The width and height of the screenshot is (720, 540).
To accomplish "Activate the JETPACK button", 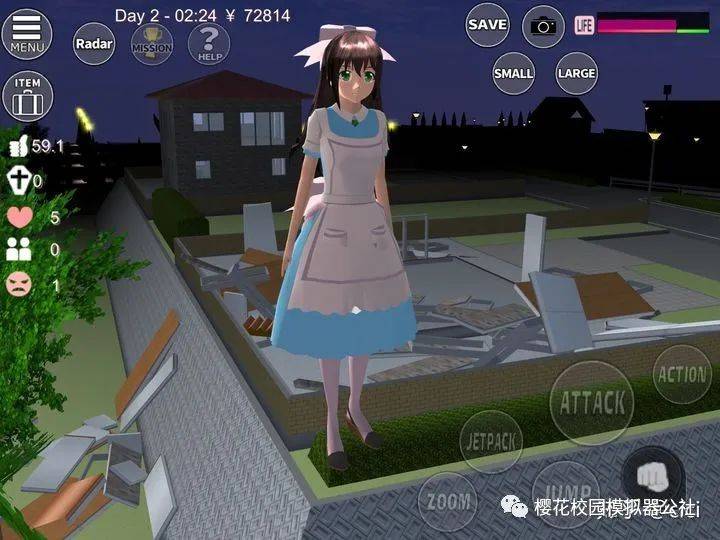I will point(491,441).
